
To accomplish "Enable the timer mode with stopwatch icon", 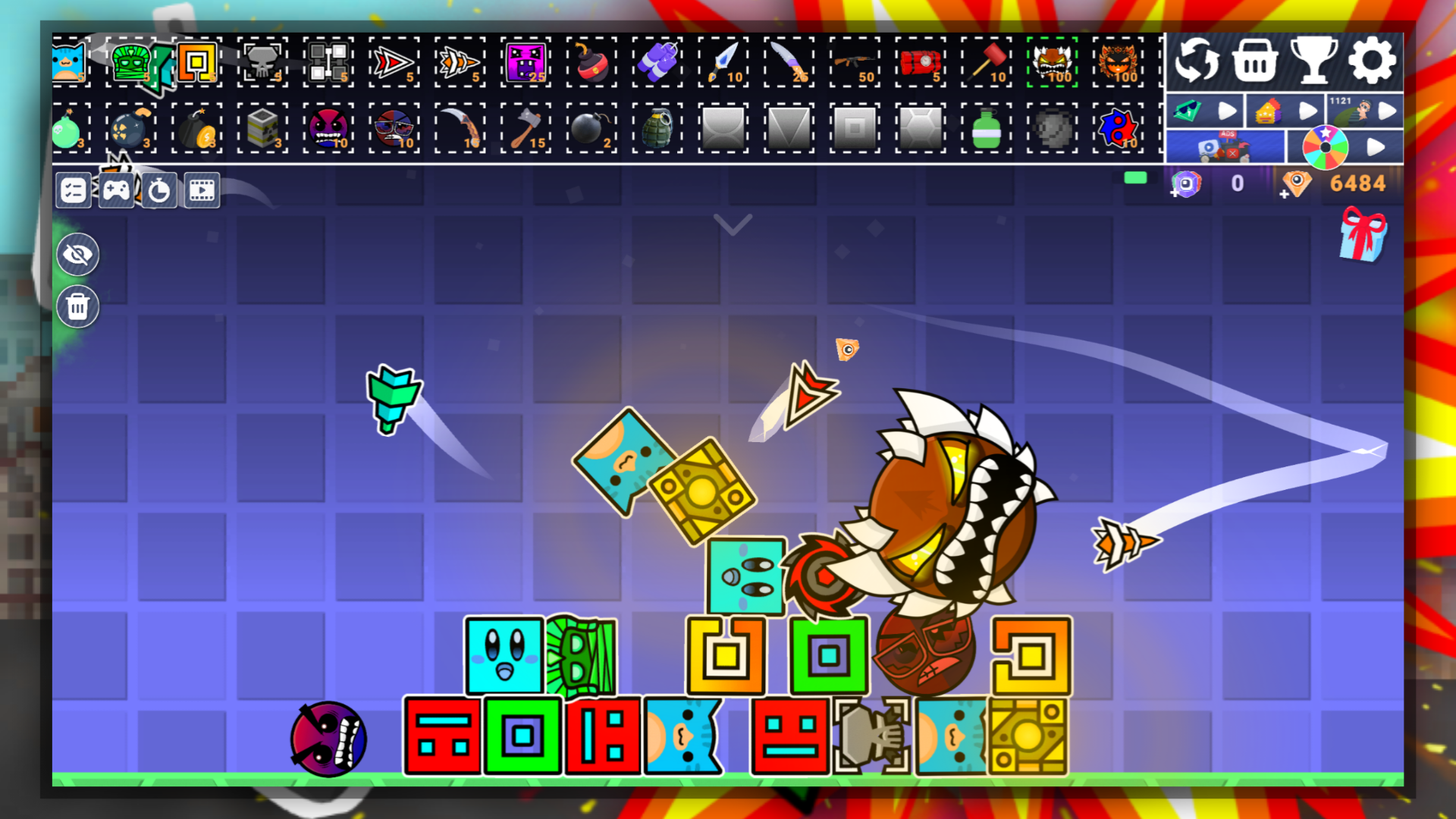I will 158,190.
